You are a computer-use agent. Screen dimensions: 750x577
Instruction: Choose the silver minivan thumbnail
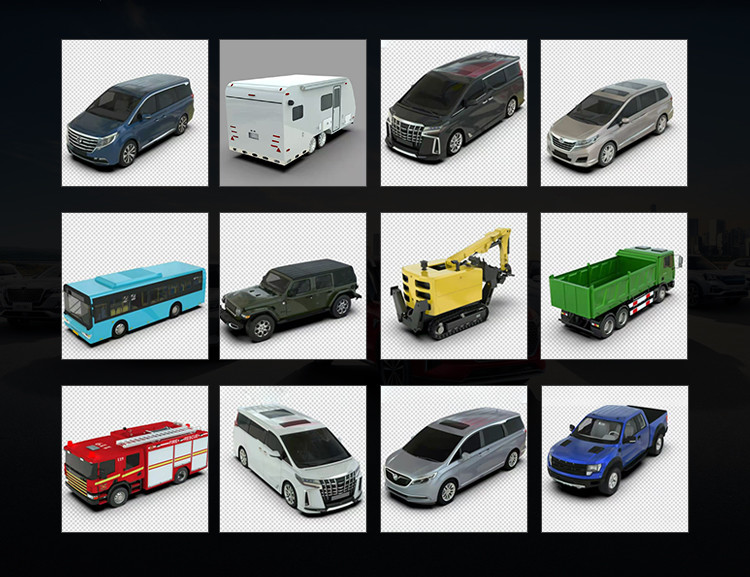(454, 459)
